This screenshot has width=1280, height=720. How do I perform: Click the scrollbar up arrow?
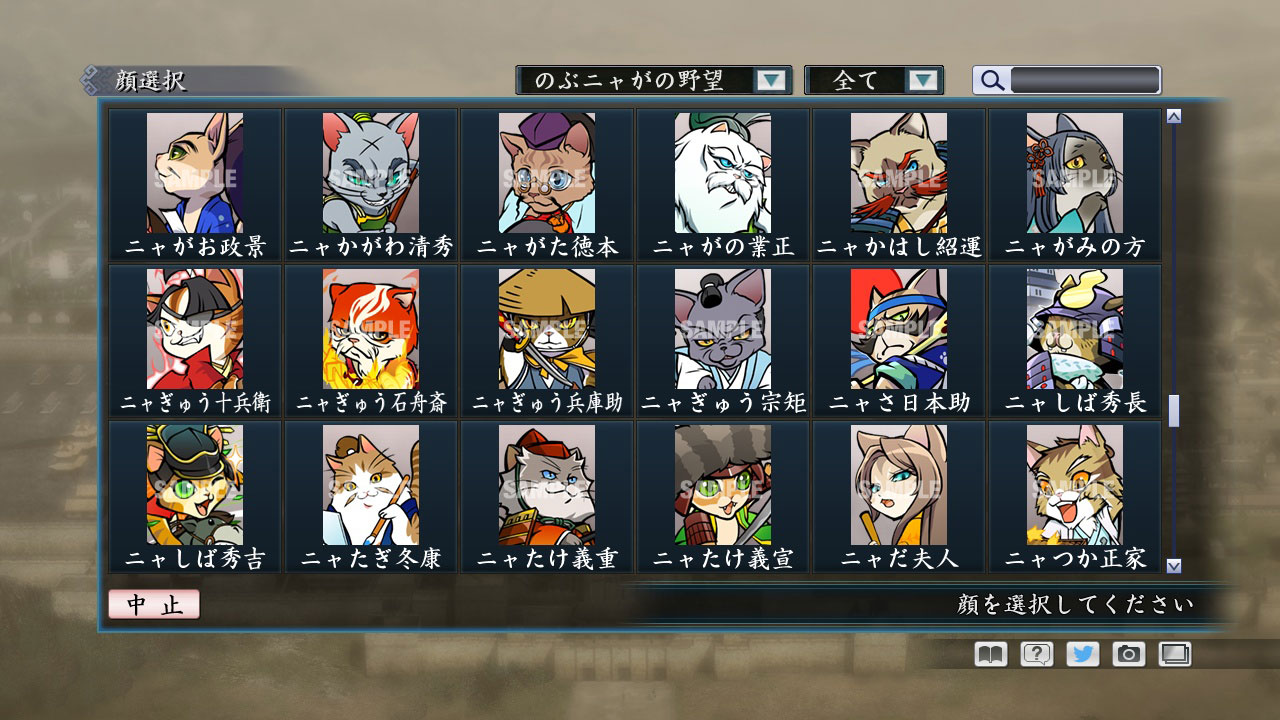1172,115
